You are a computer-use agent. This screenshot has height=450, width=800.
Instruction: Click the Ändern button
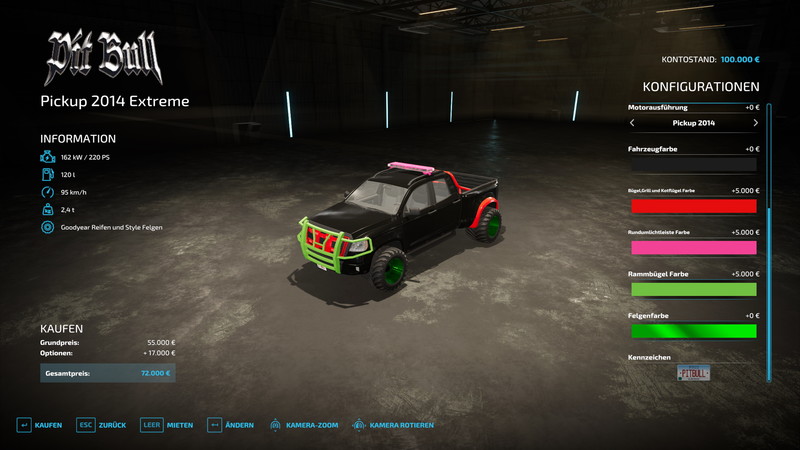(x=230, y=425)
